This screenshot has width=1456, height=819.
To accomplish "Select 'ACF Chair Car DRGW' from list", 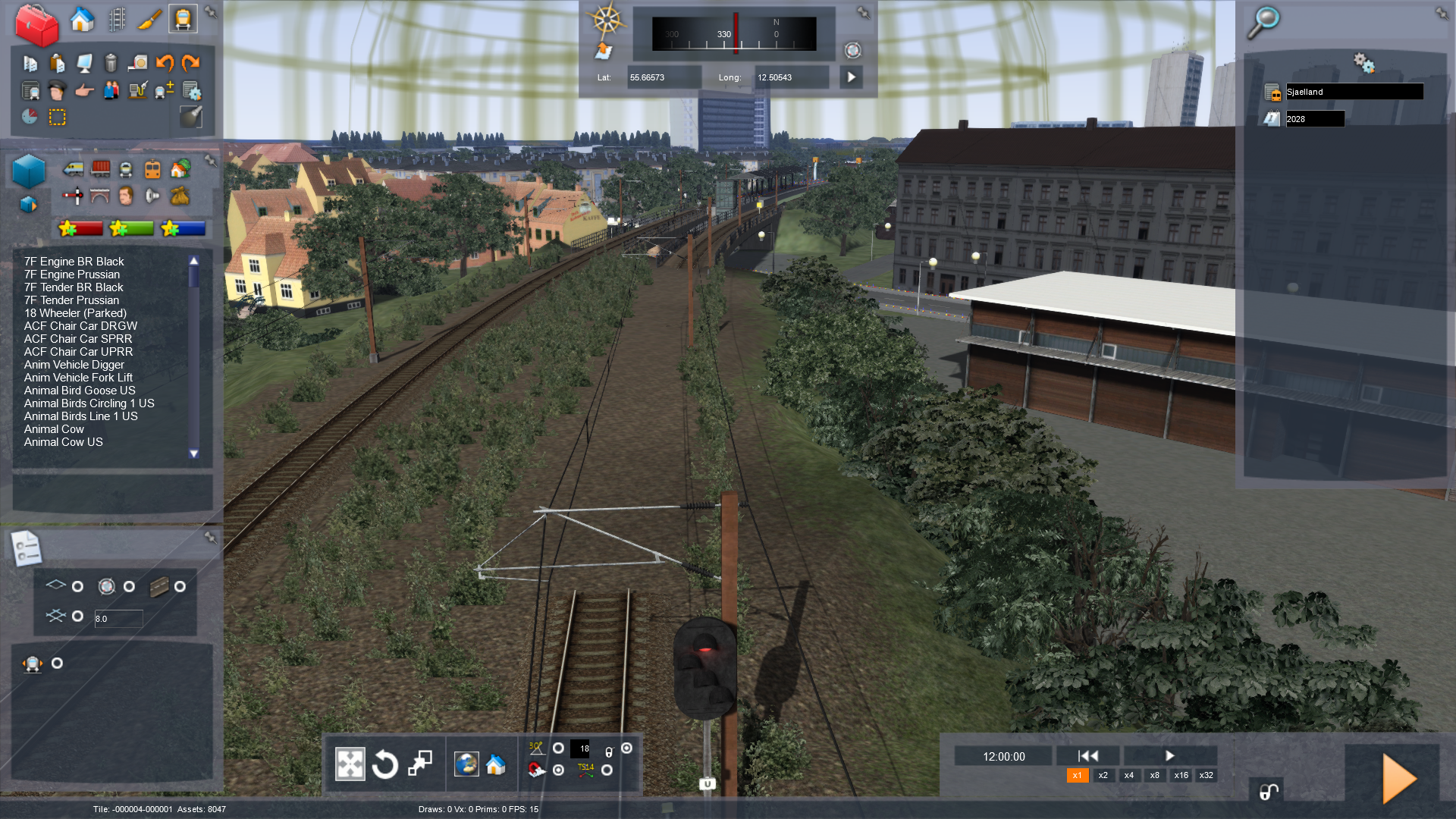I will [x=80, y=326].
